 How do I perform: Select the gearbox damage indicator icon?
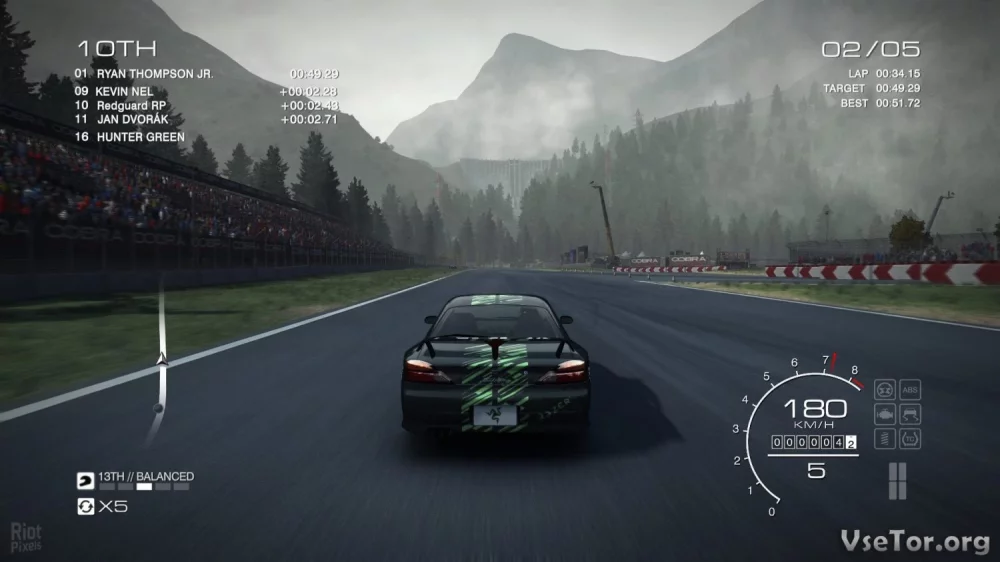point(884,389)
